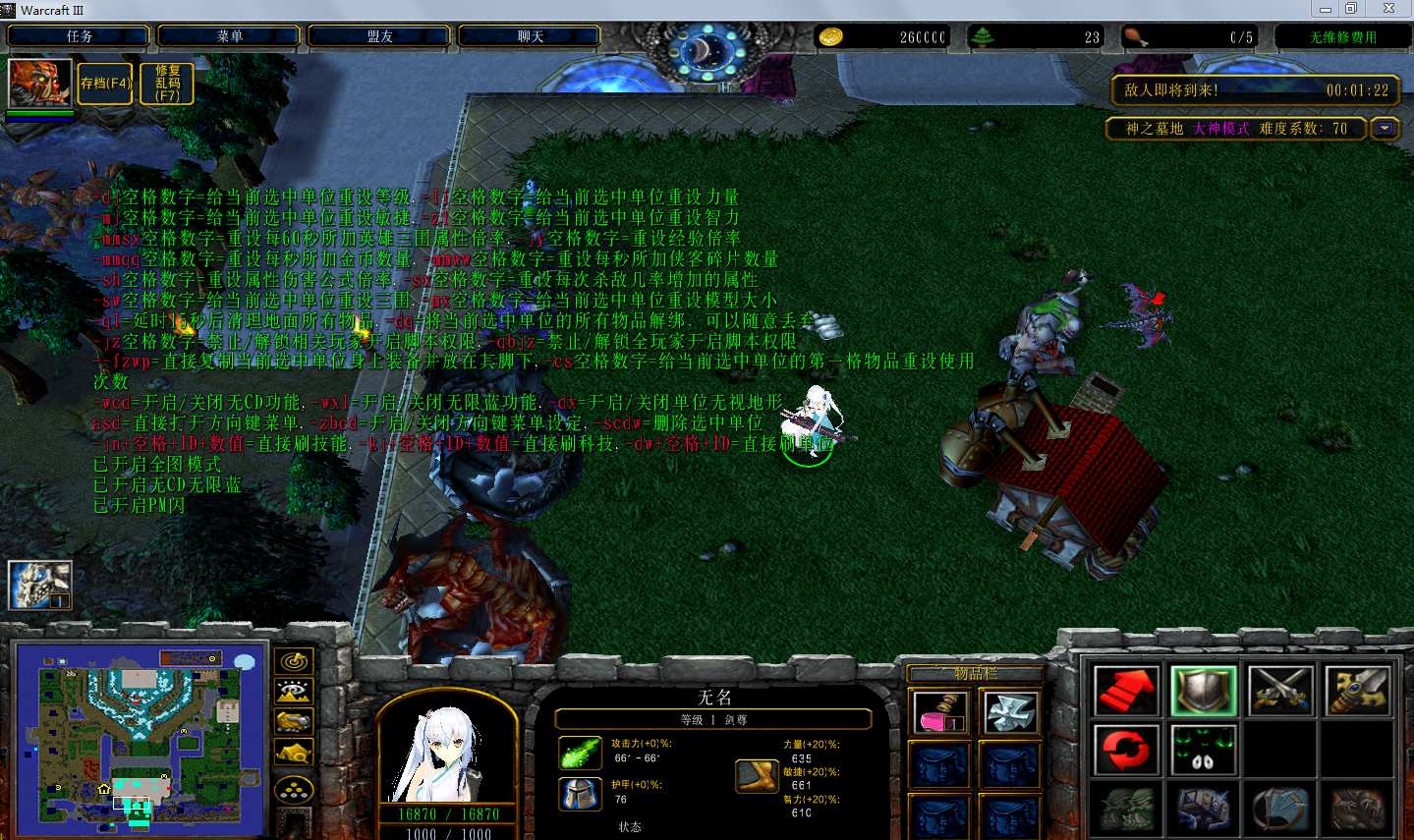Use the pink potion inventory item

(x=940, y=712)
